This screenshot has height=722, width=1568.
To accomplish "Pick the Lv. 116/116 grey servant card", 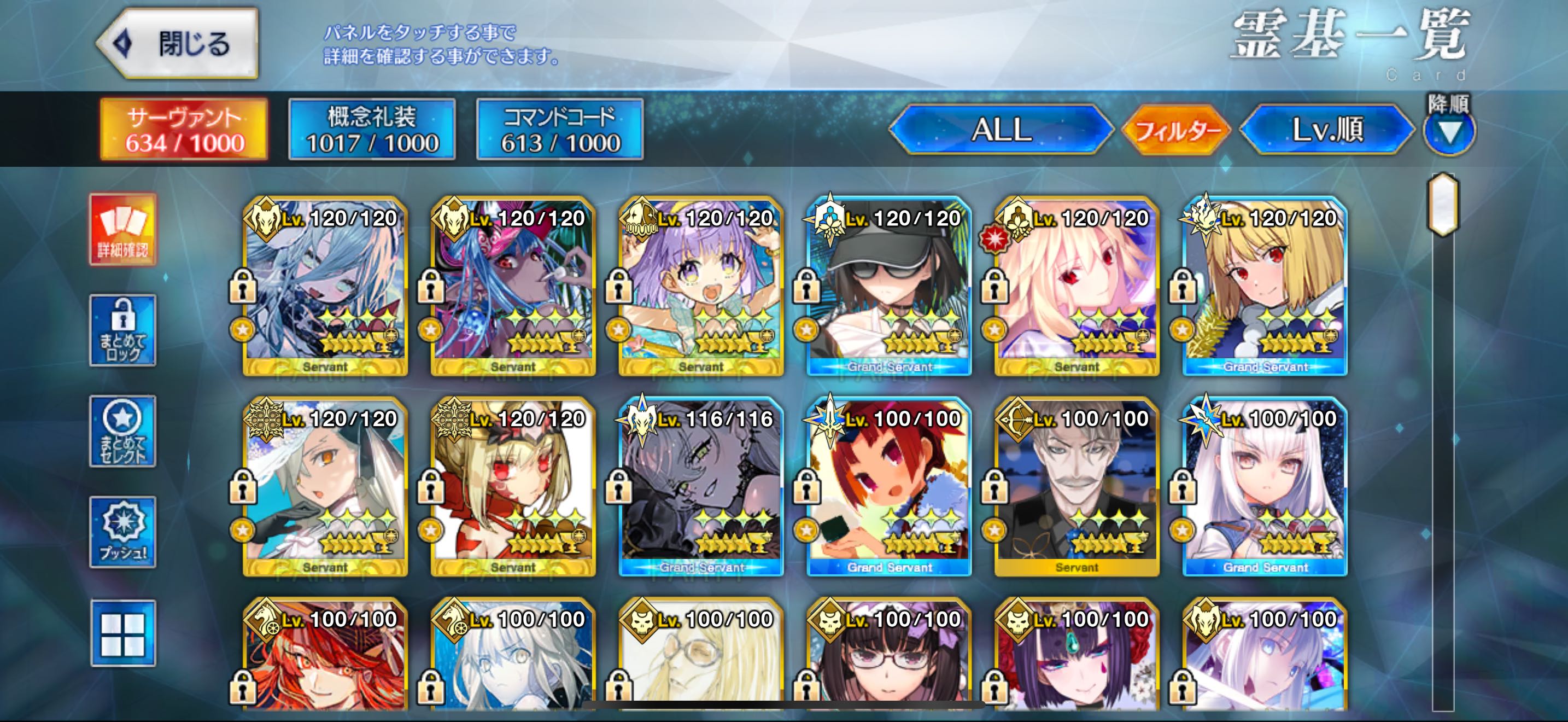I will tap(701, 487).
